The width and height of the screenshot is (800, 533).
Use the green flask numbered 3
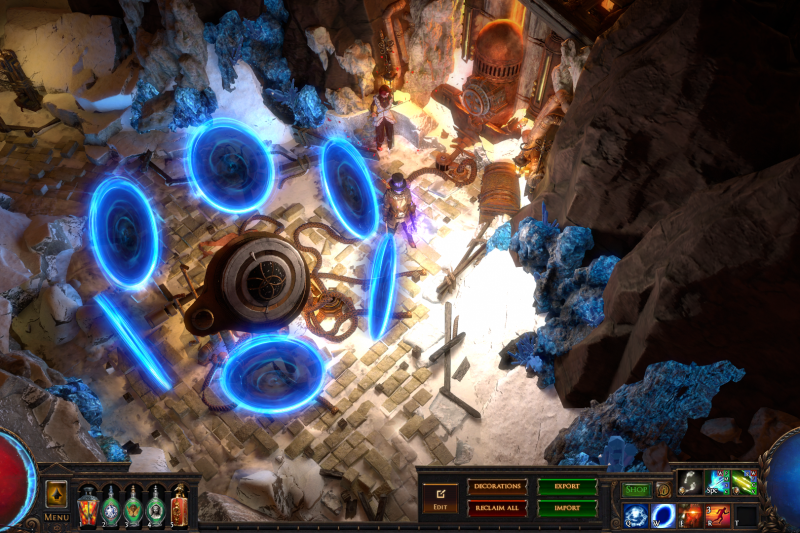[x=133, y=503]
